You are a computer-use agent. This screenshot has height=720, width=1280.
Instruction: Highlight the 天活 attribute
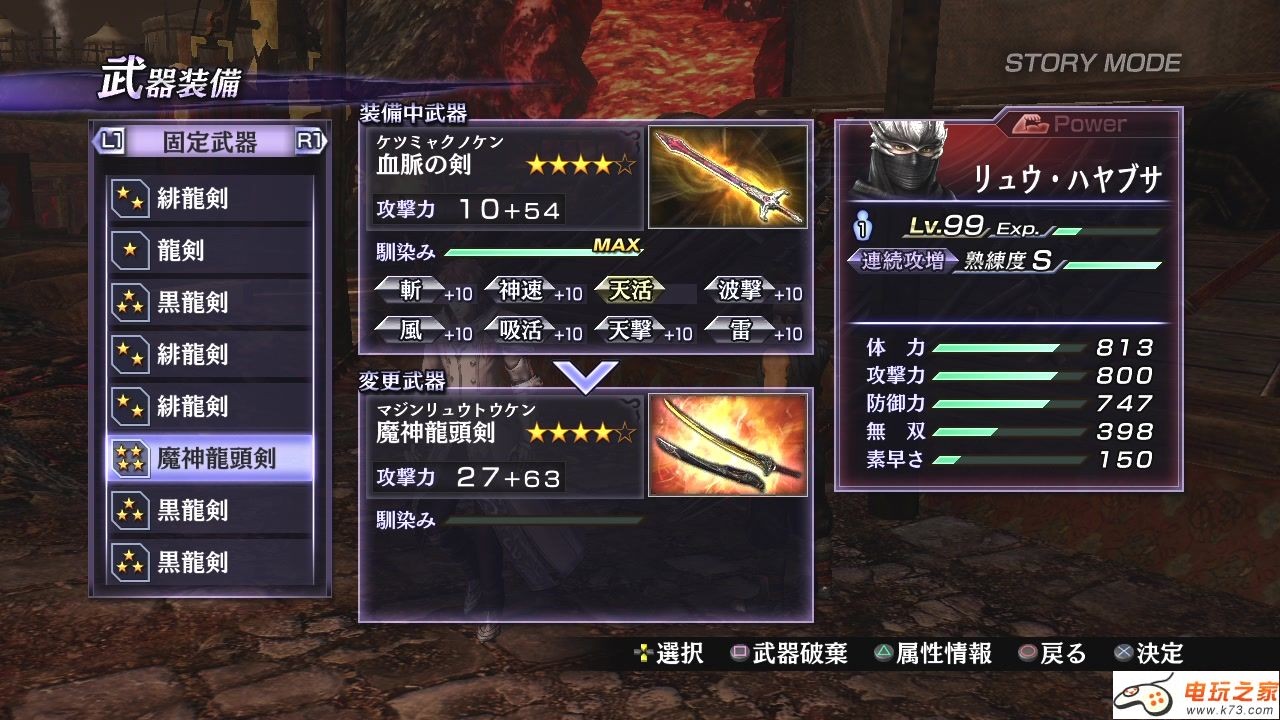point(631,291)
